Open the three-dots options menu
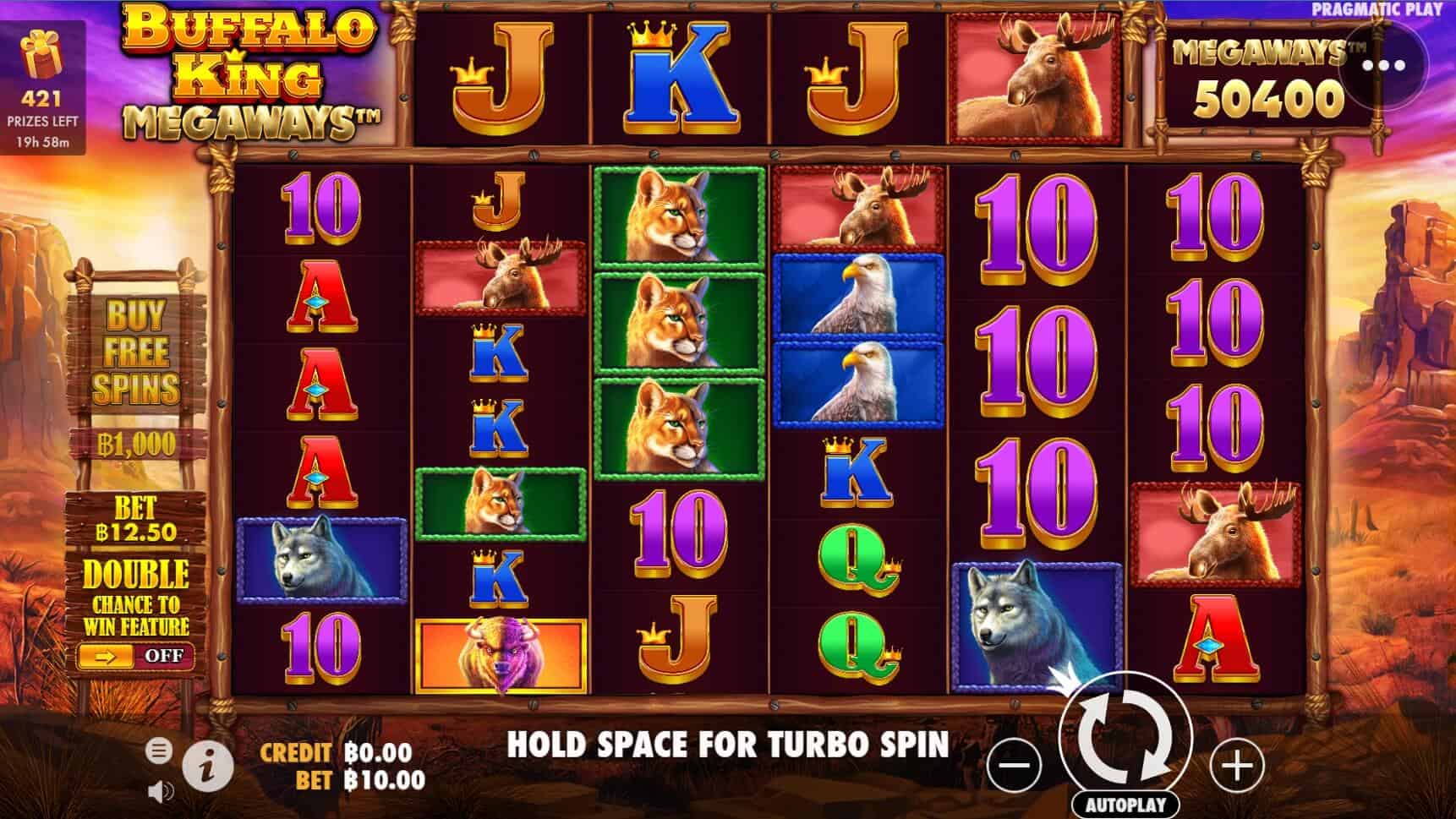Viewport: 1456px width, 819px height. [x=1384, y=63]
